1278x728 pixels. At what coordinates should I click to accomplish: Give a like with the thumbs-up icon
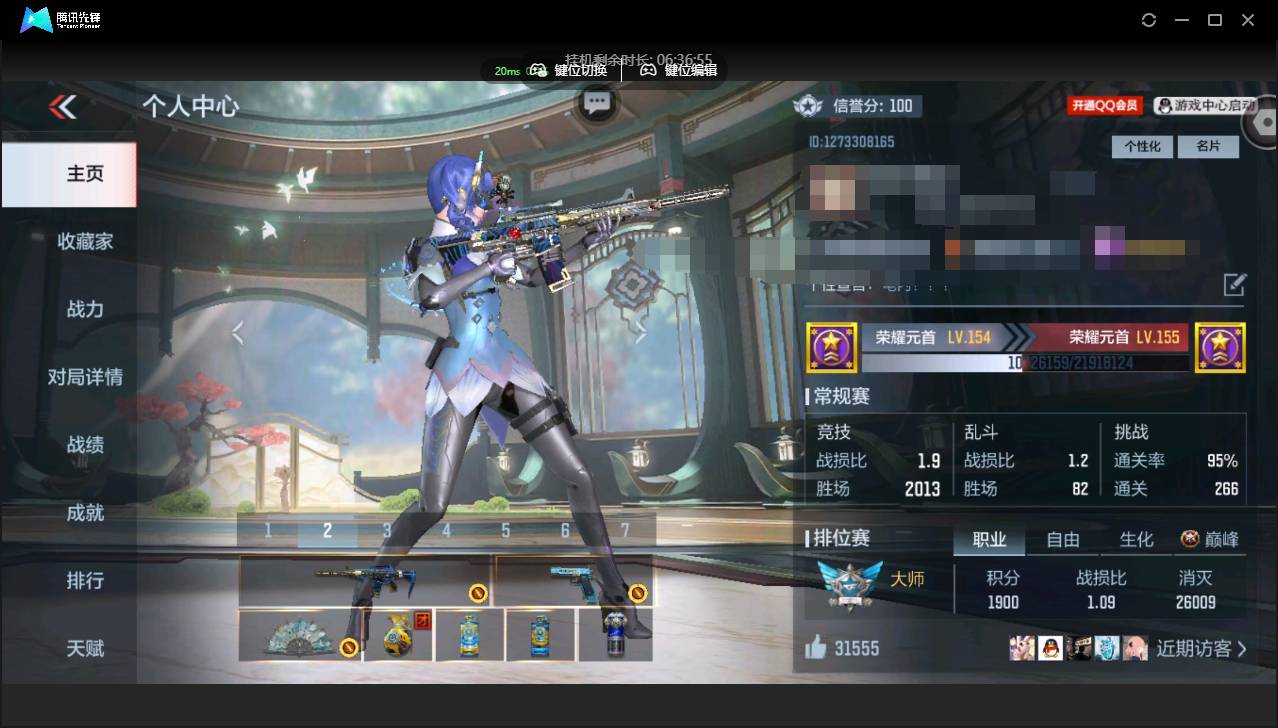point(816,648)
